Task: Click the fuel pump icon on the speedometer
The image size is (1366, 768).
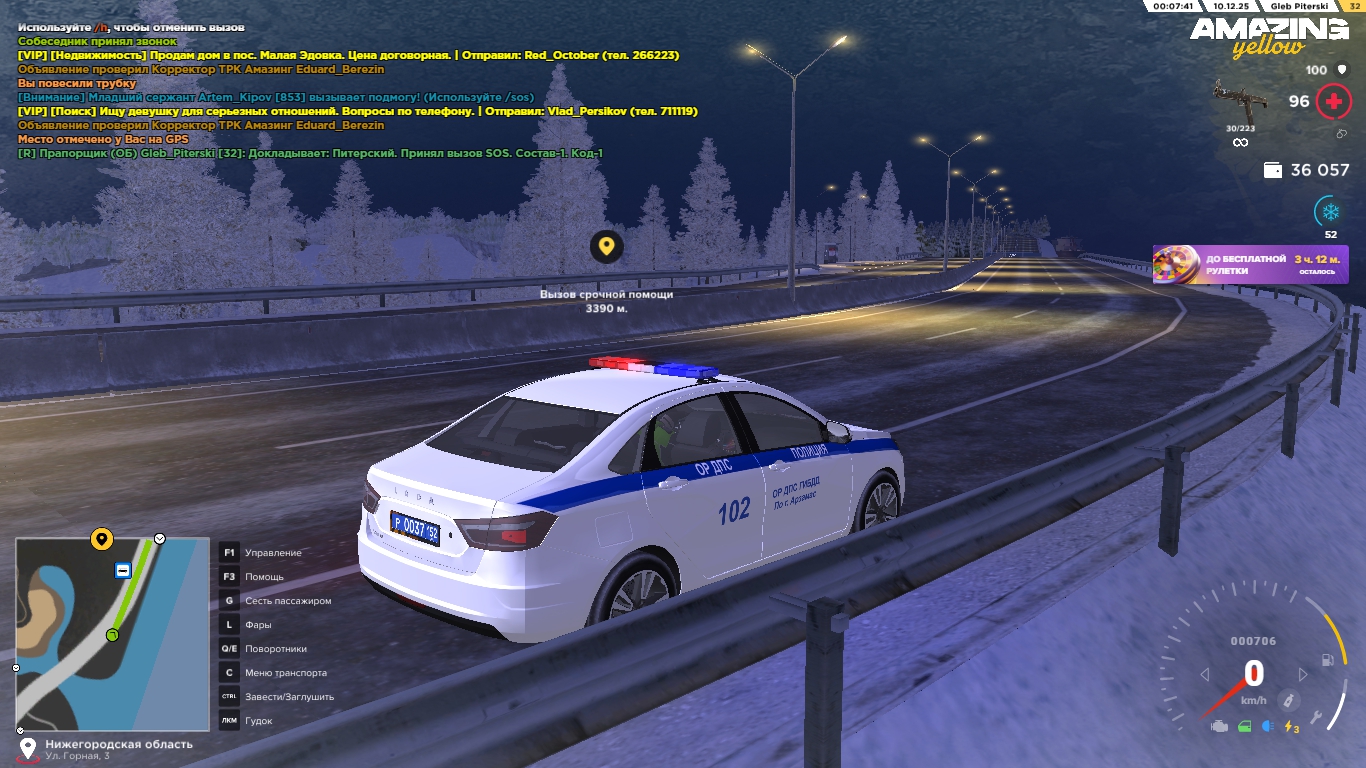Action: click(1327, 660)
